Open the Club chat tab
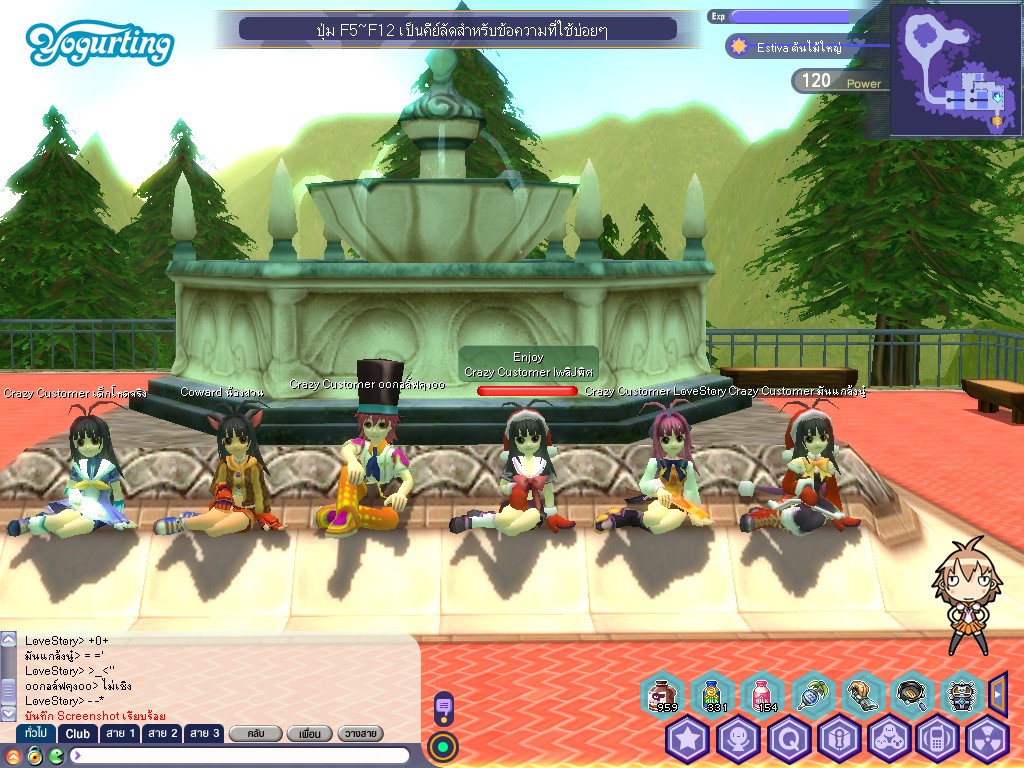 point(78,733)
